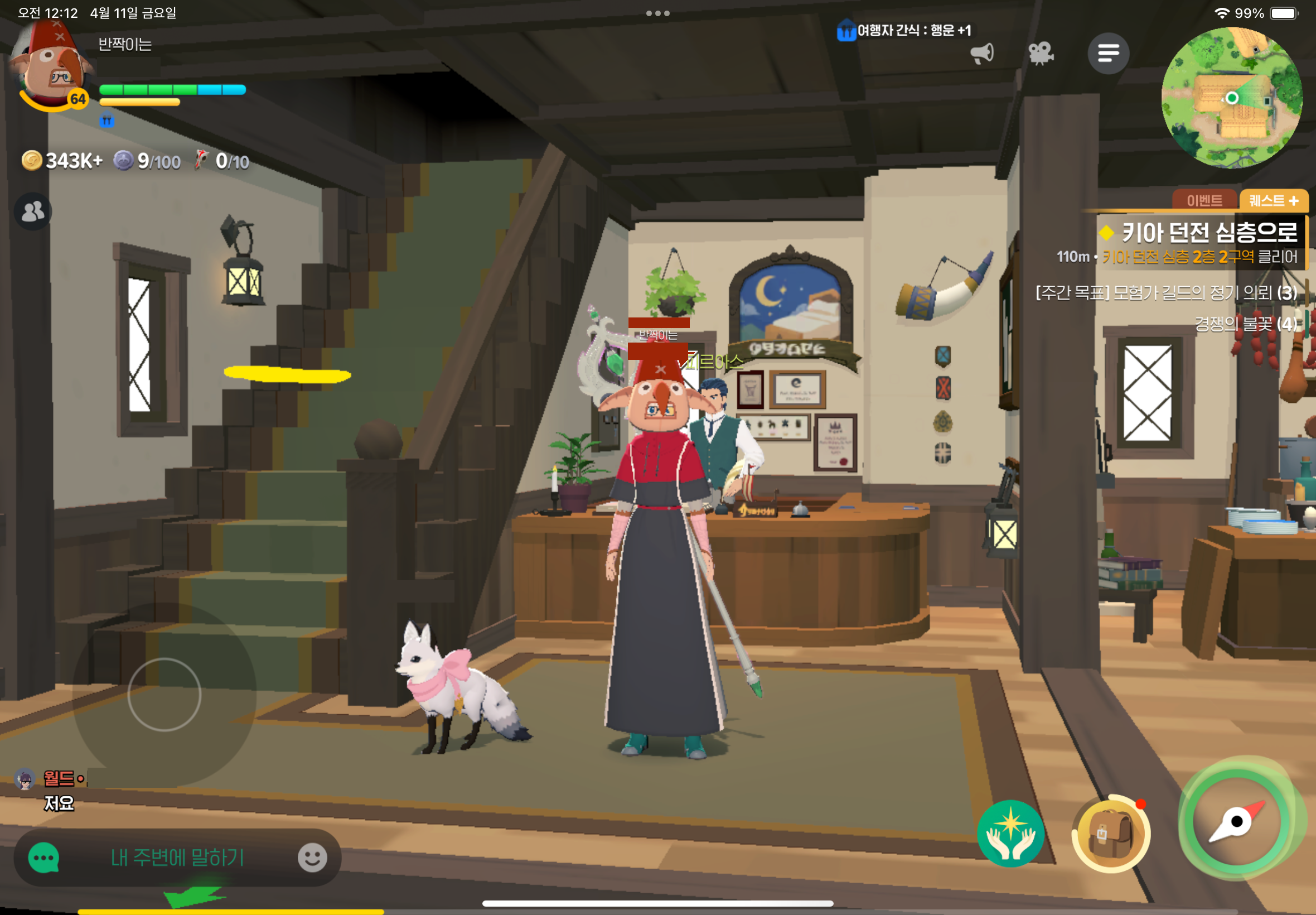Open the megaphone announcements icon
The height and width of the screenshot is (915, 1316).
(x=982, y=54)
